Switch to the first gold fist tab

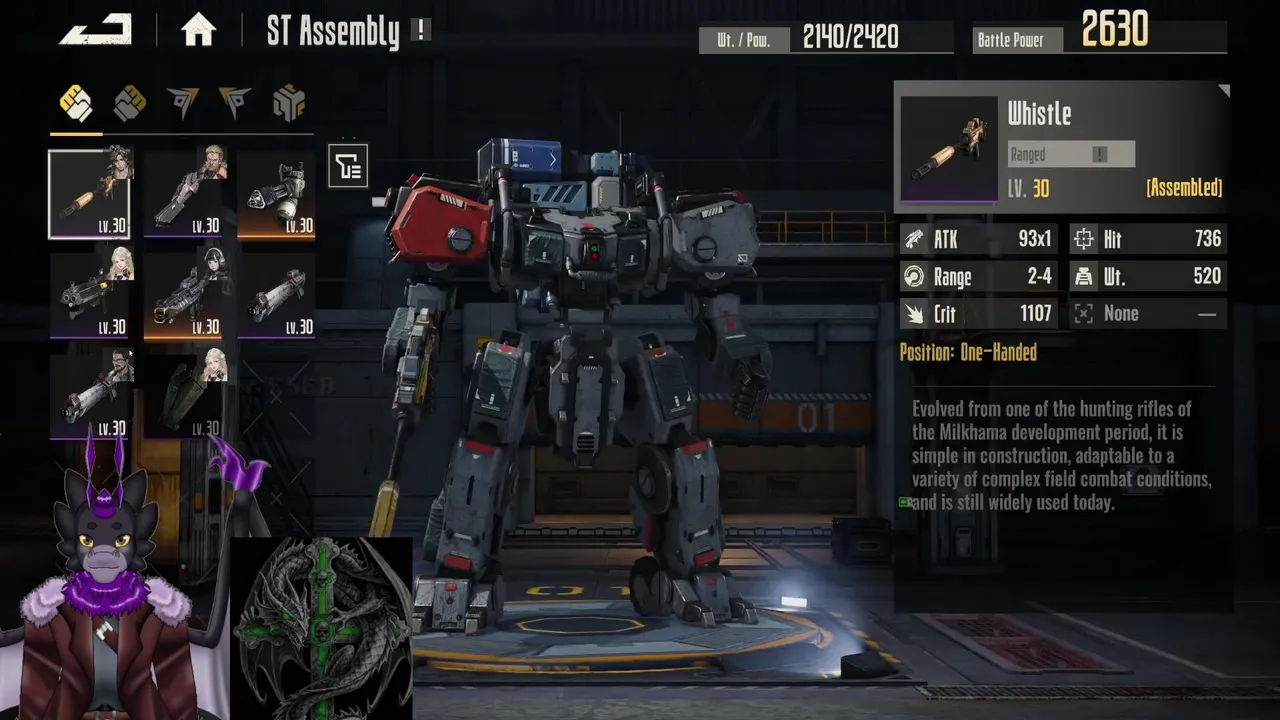point(76,102)
